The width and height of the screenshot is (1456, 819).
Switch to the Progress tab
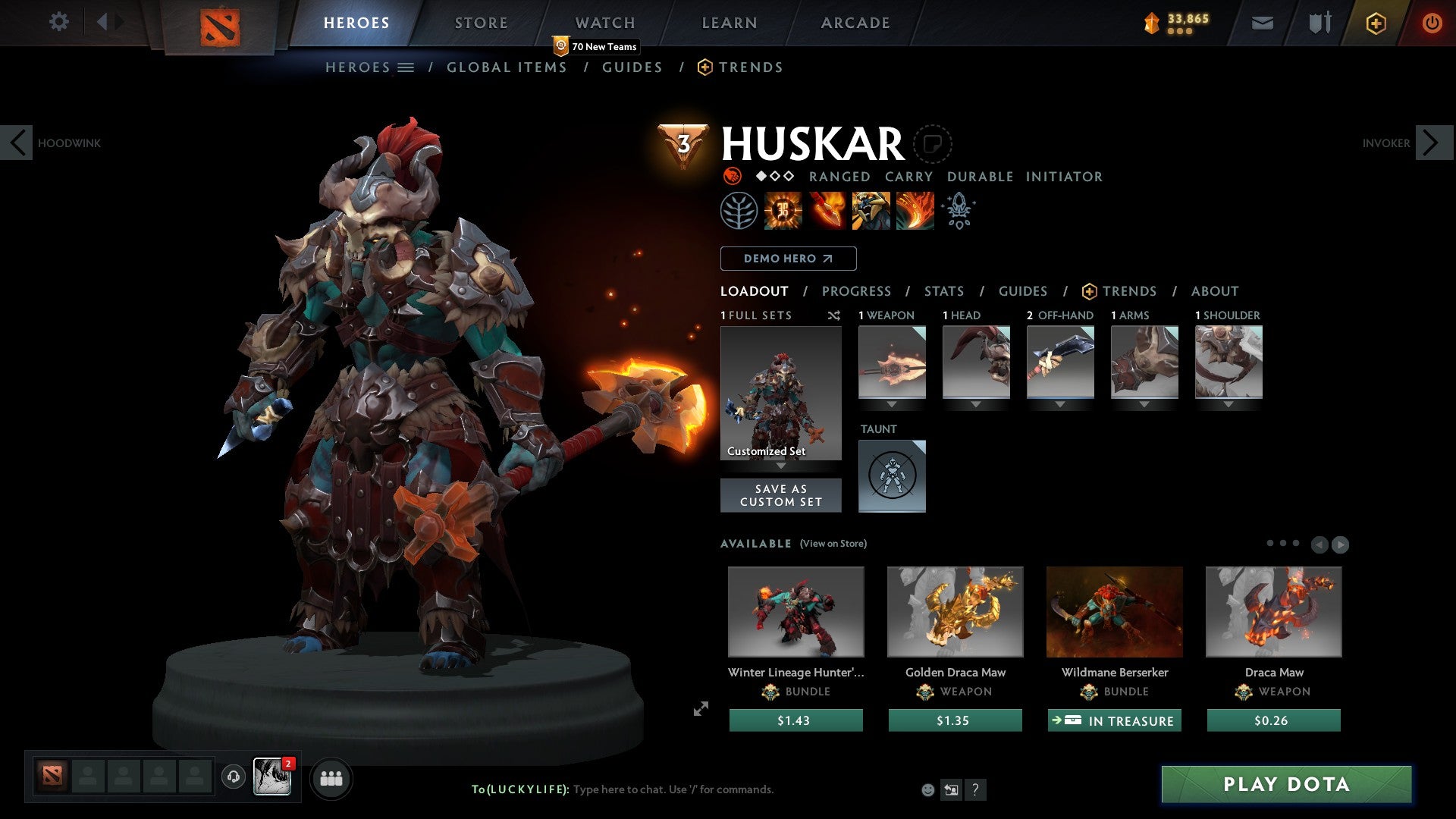[857, 291]
